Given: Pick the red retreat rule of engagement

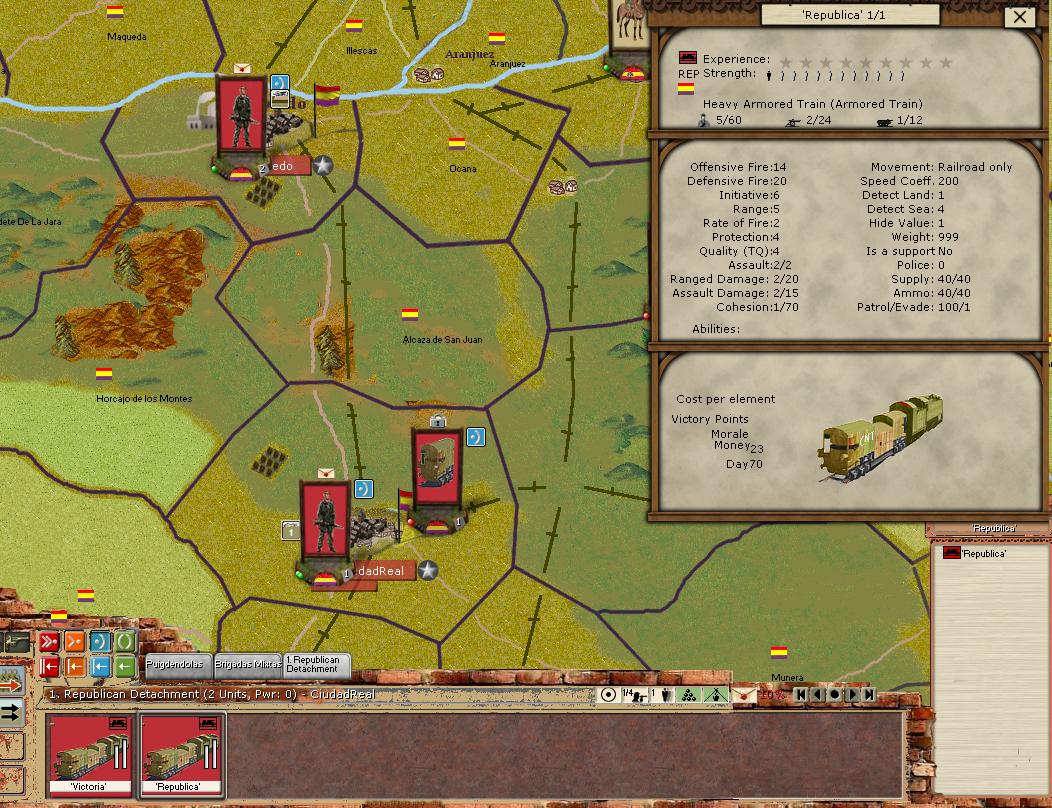Looking at the screenshot, I should [49, 666].
